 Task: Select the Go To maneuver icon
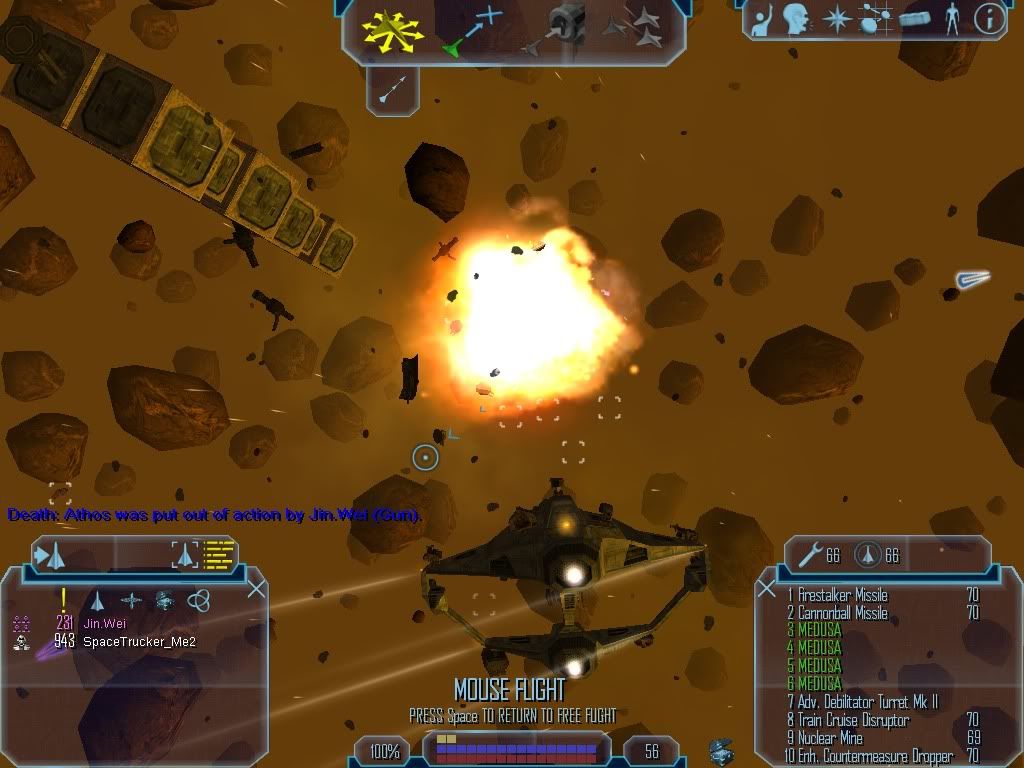coord(473,30)
